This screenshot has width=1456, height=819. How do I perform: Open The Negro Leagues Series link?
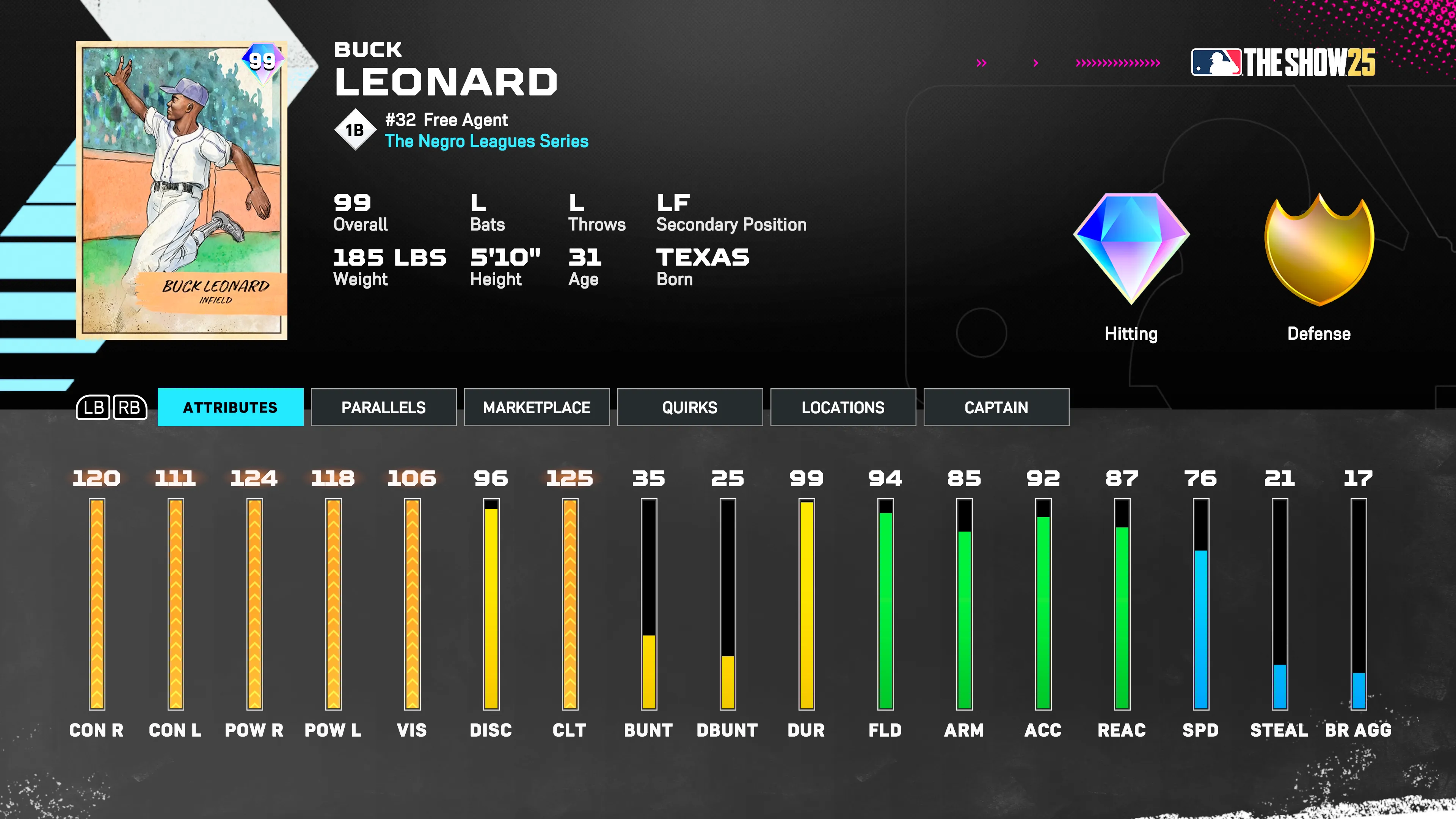486,142
